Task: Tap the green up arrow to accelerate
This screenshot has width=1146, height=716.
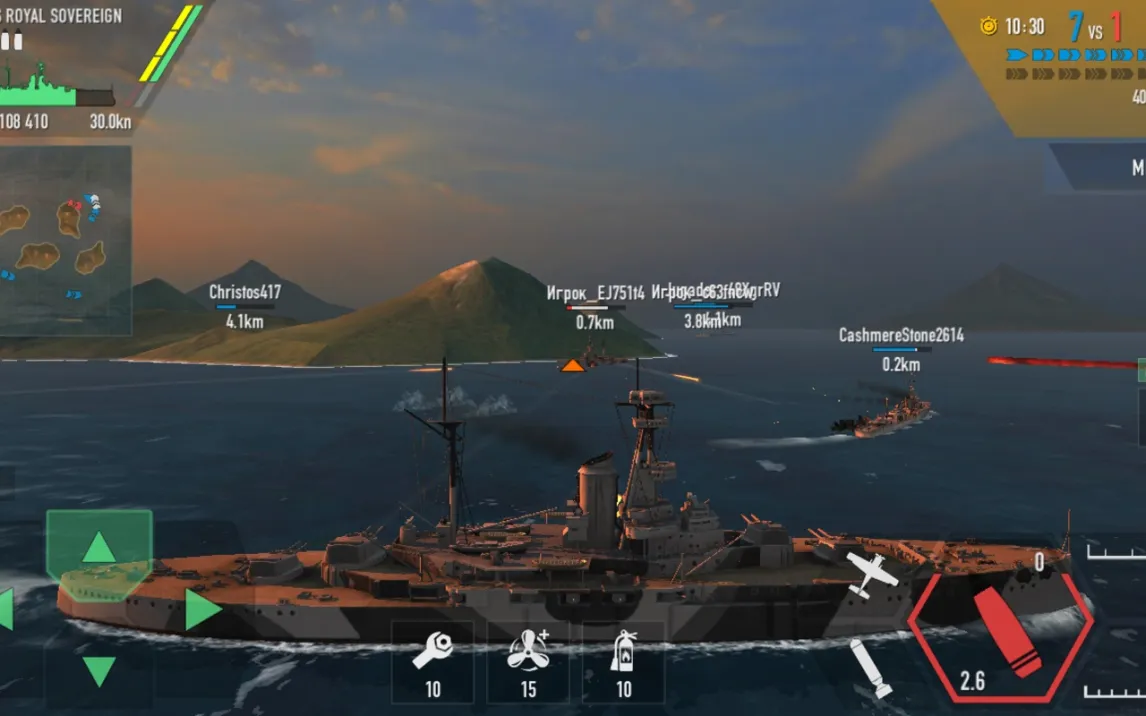Action: 98,547
